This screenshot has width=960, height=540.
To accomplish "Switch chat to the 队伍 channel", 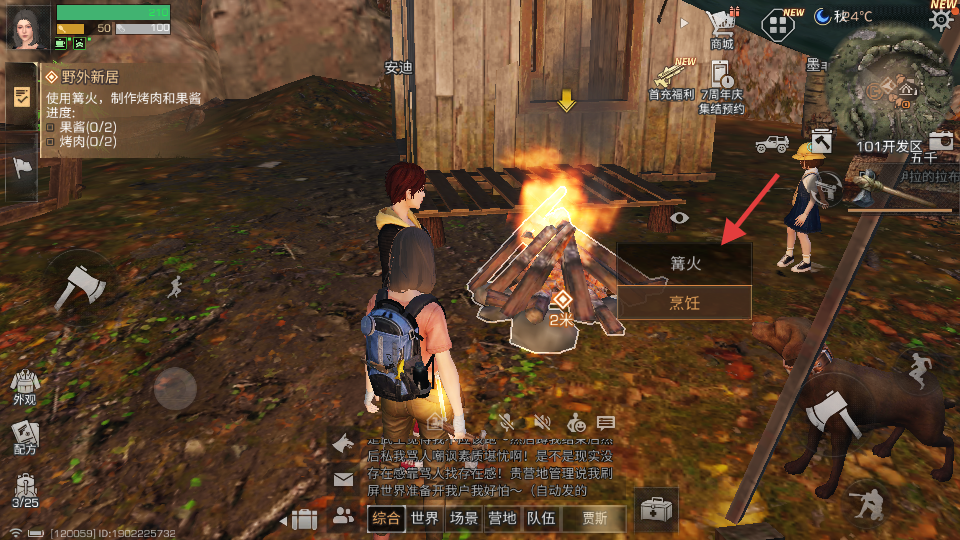I will coord(541,518).
